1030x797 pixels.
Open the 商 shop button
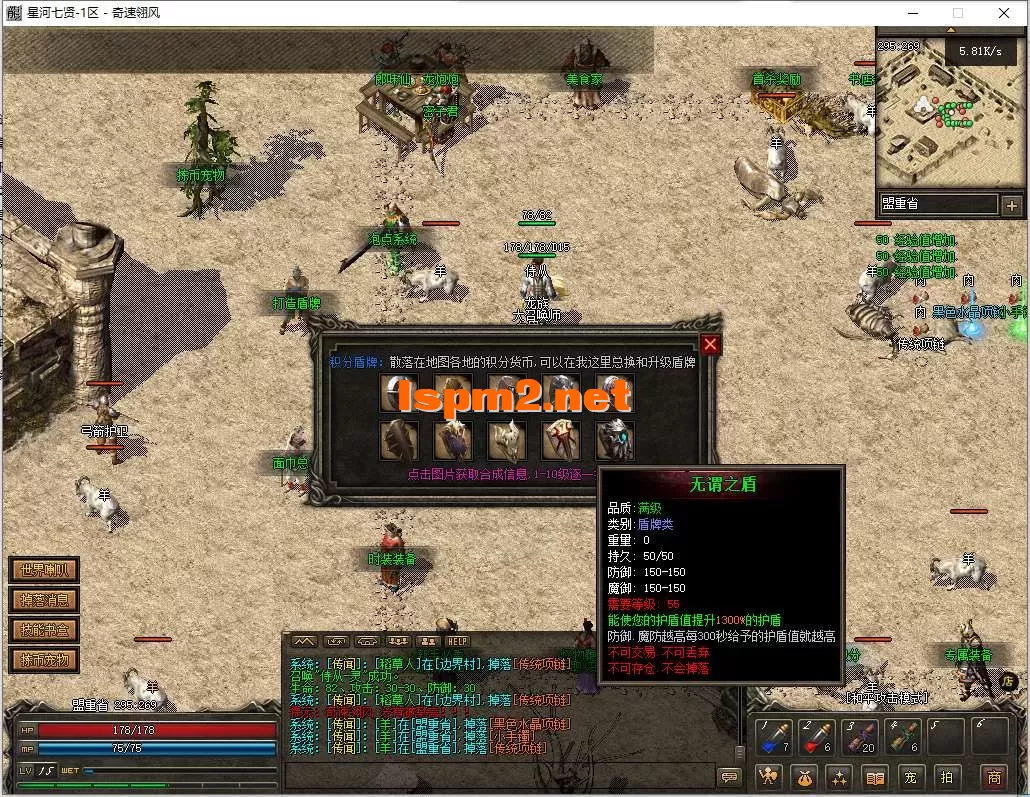pyautogui.click(x=993, y=777)
